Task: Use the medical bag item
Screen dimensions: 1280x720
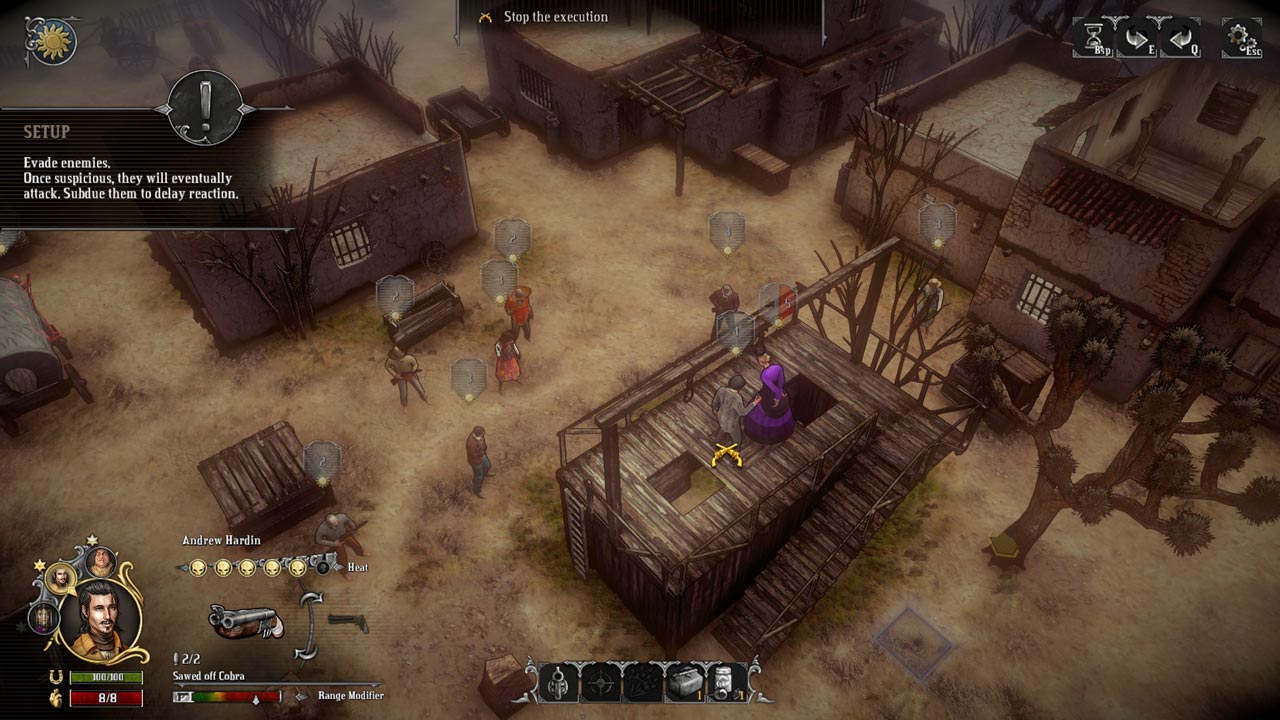Action: tap(684, 683)
